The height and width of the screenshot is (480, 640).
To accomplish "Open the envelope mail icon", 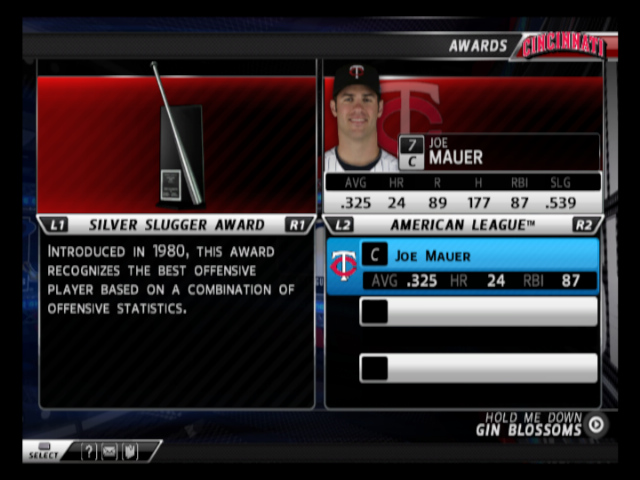I will point(108,452).
